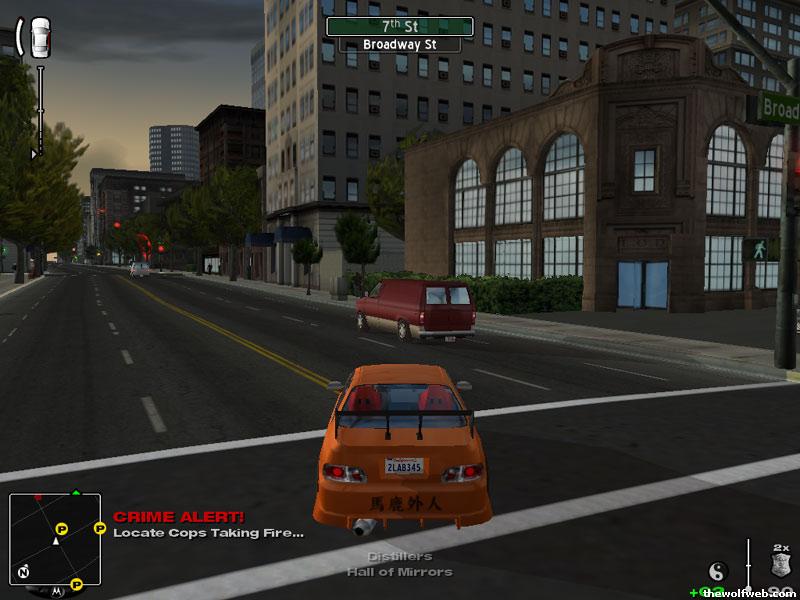The height and width of the screenshot is (600, 800).
Task: Open the Crime Alert objective message
Action: point(208,525)
